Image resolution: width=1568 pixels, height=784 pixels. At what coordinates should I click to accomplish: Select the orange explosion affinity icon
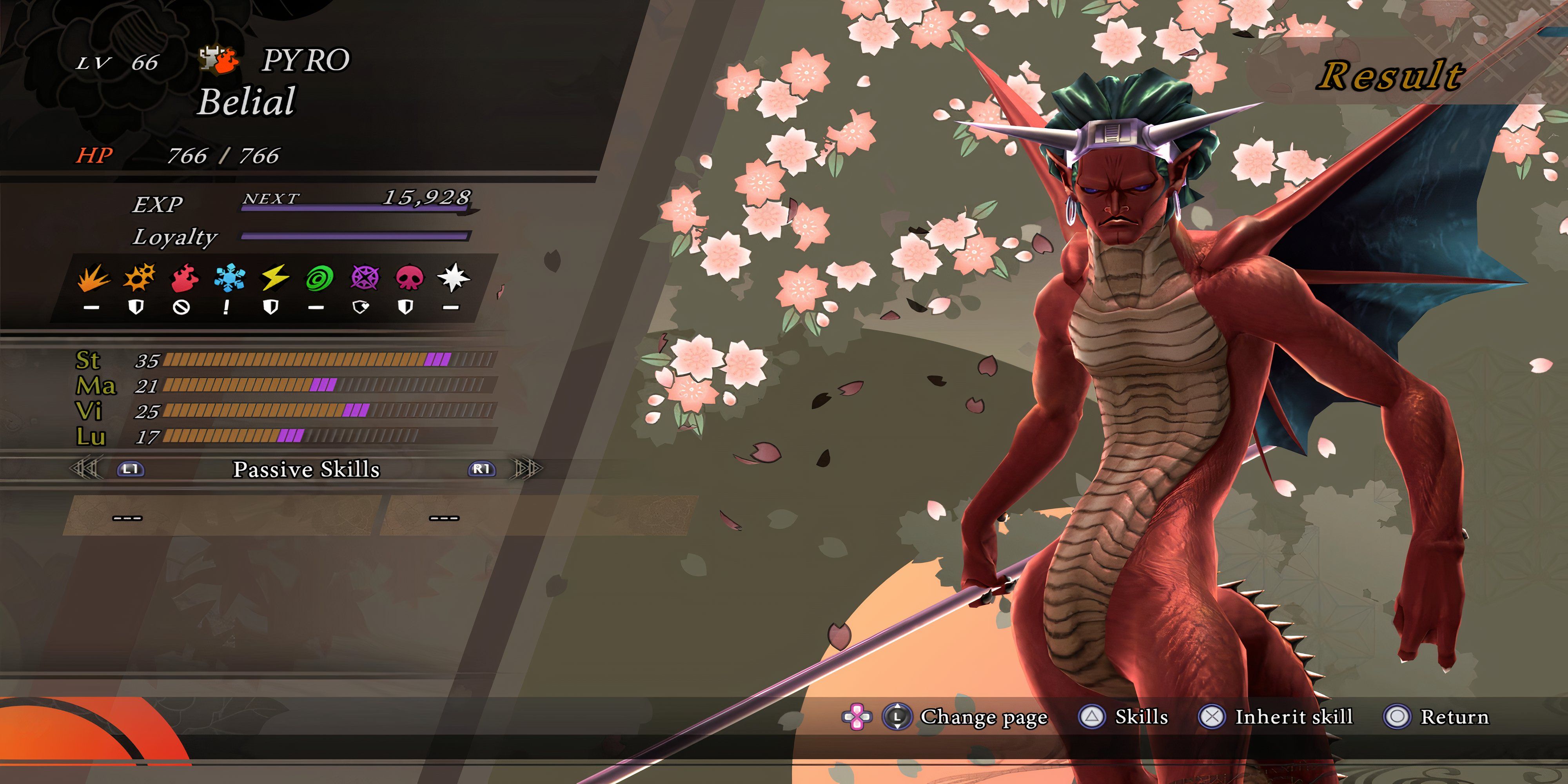tap(139, 278)
